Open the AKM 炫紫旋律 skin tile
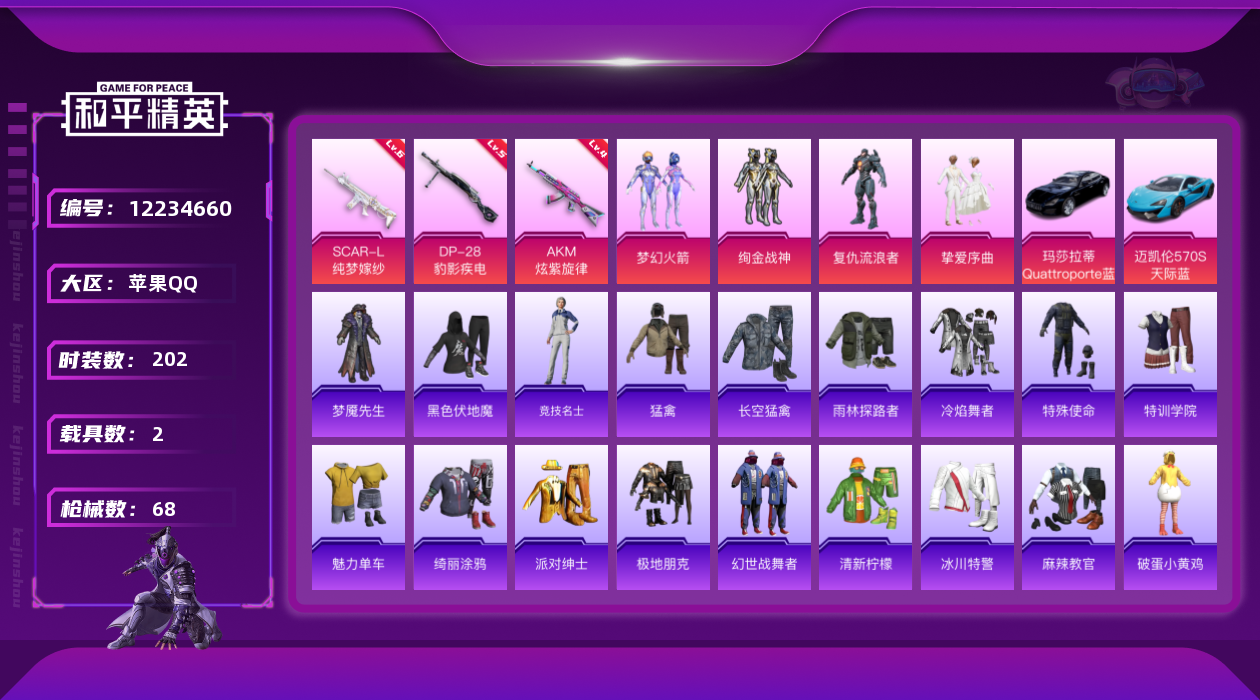Viewport: 1260px width, 700px height. point(561,211)
